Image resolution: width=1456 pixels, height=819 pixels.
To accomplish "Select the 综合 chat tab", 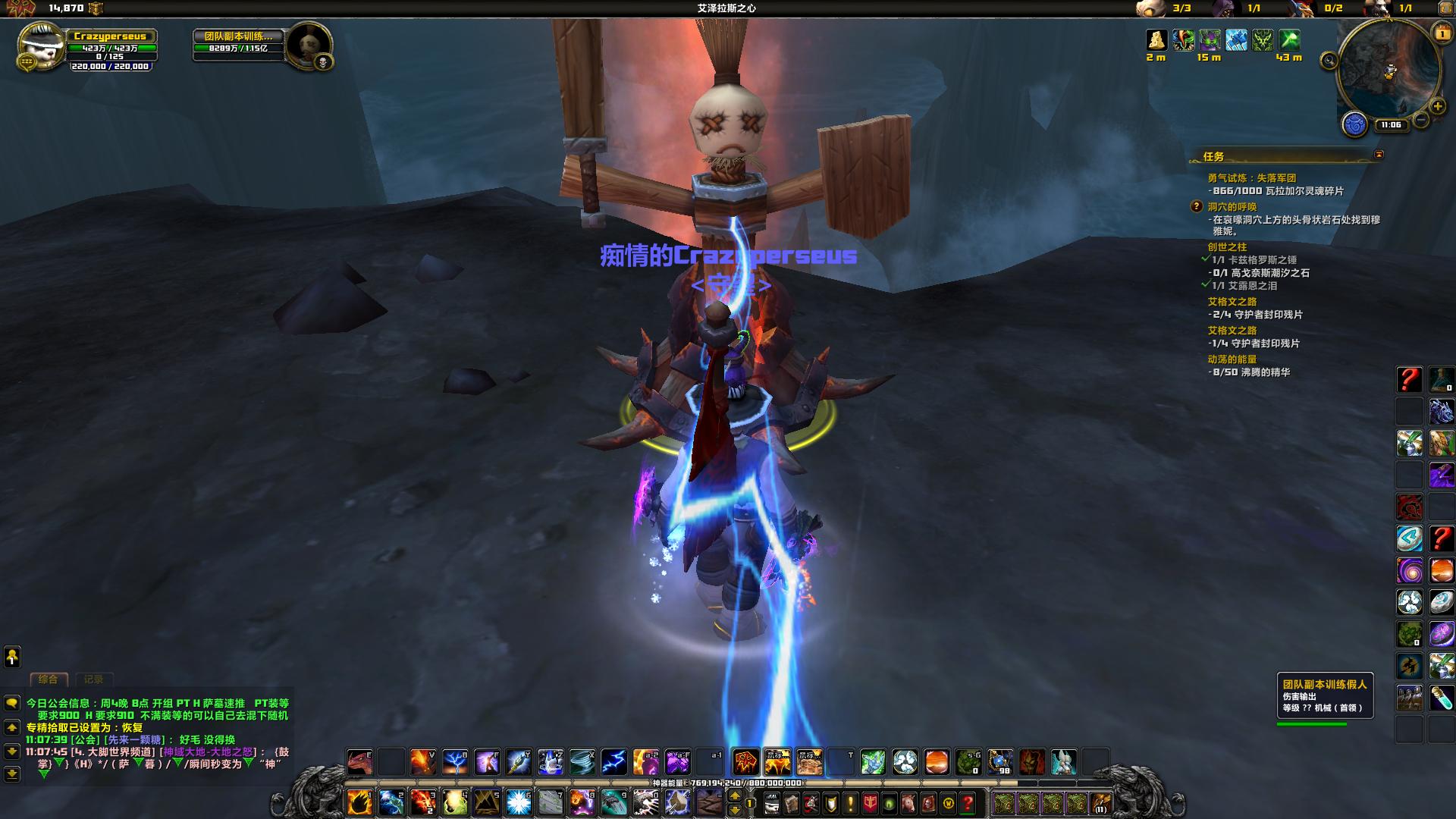I will click(49, 679).
